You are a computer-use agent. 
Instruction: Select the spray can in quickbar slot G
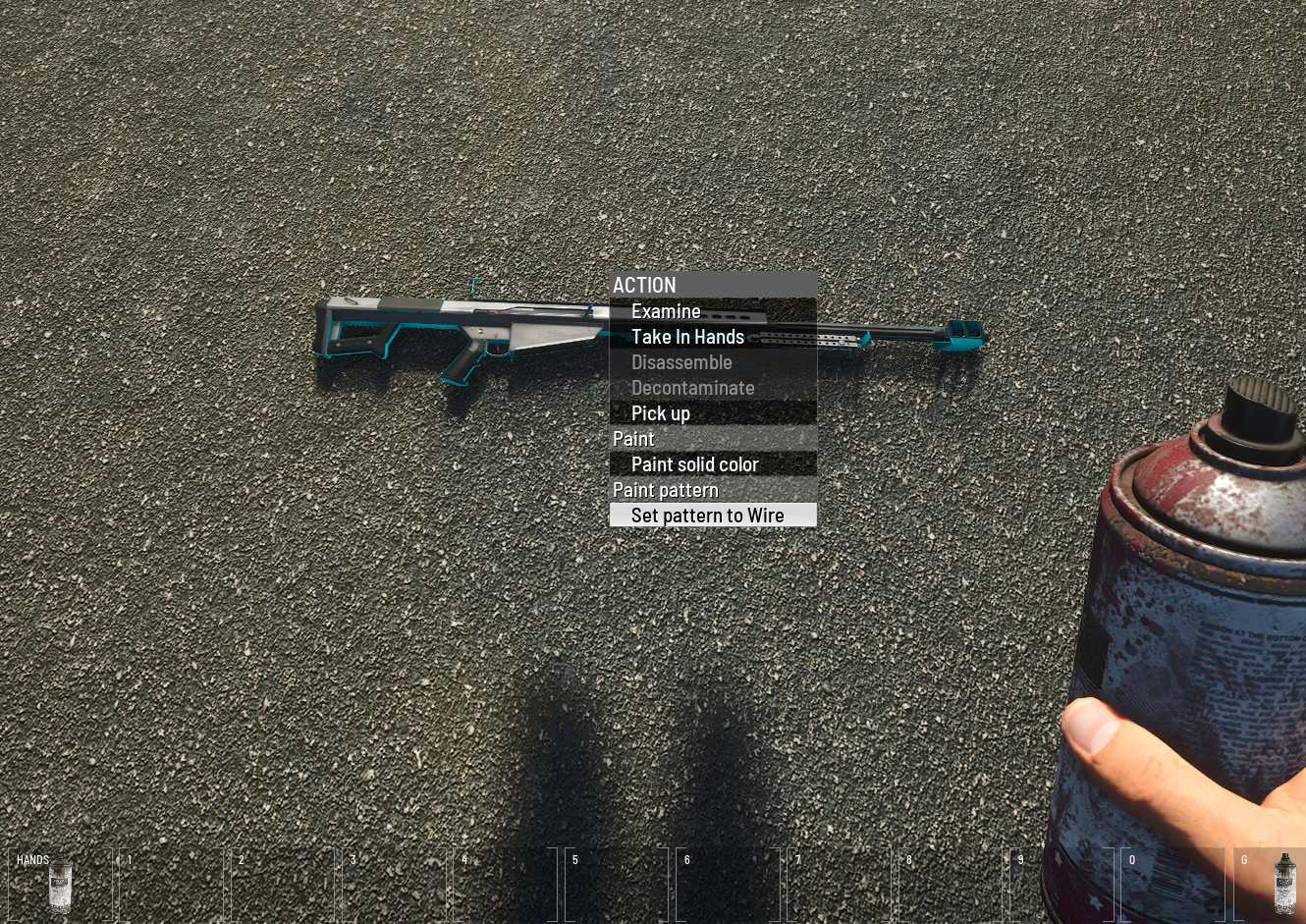(x=1284, y=884)
